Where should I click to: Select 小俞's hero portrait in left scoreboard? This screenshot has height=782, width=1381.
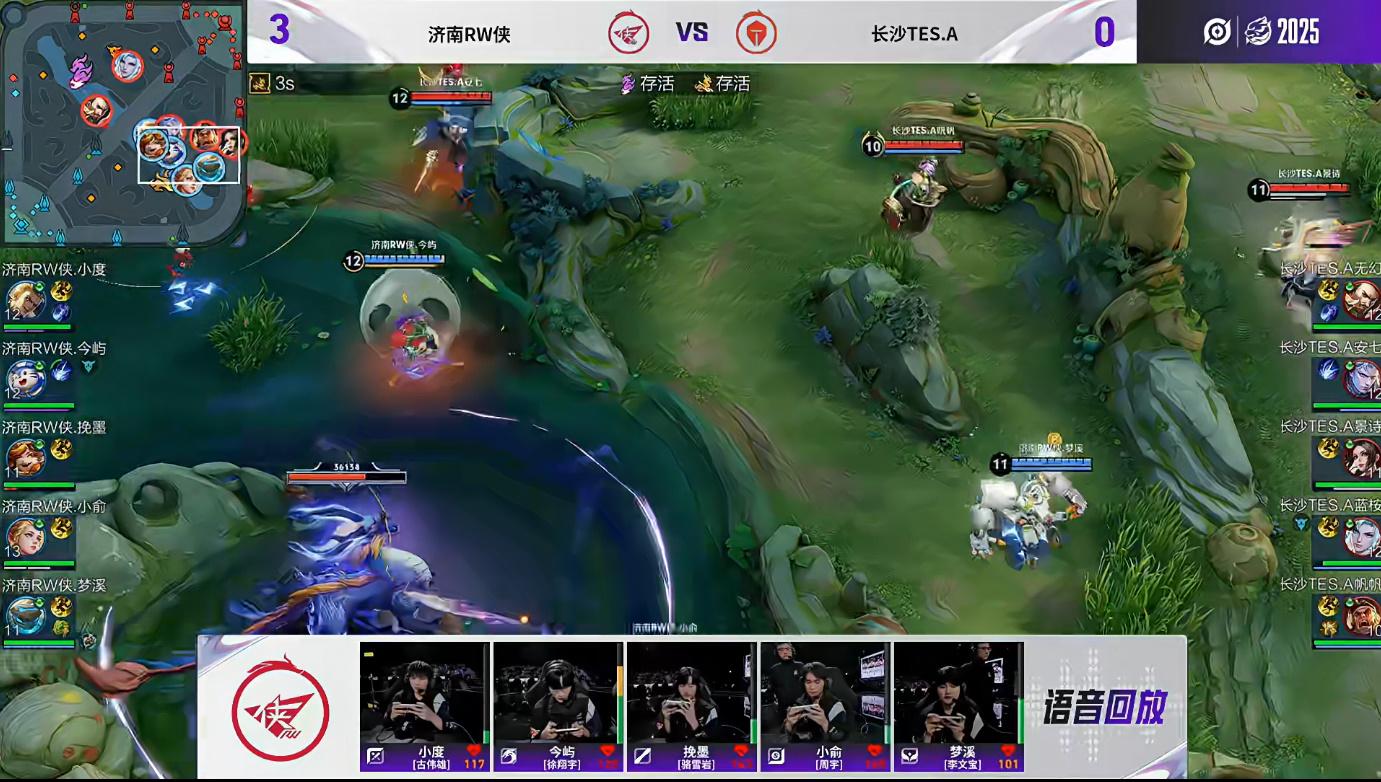pos(24,537)
